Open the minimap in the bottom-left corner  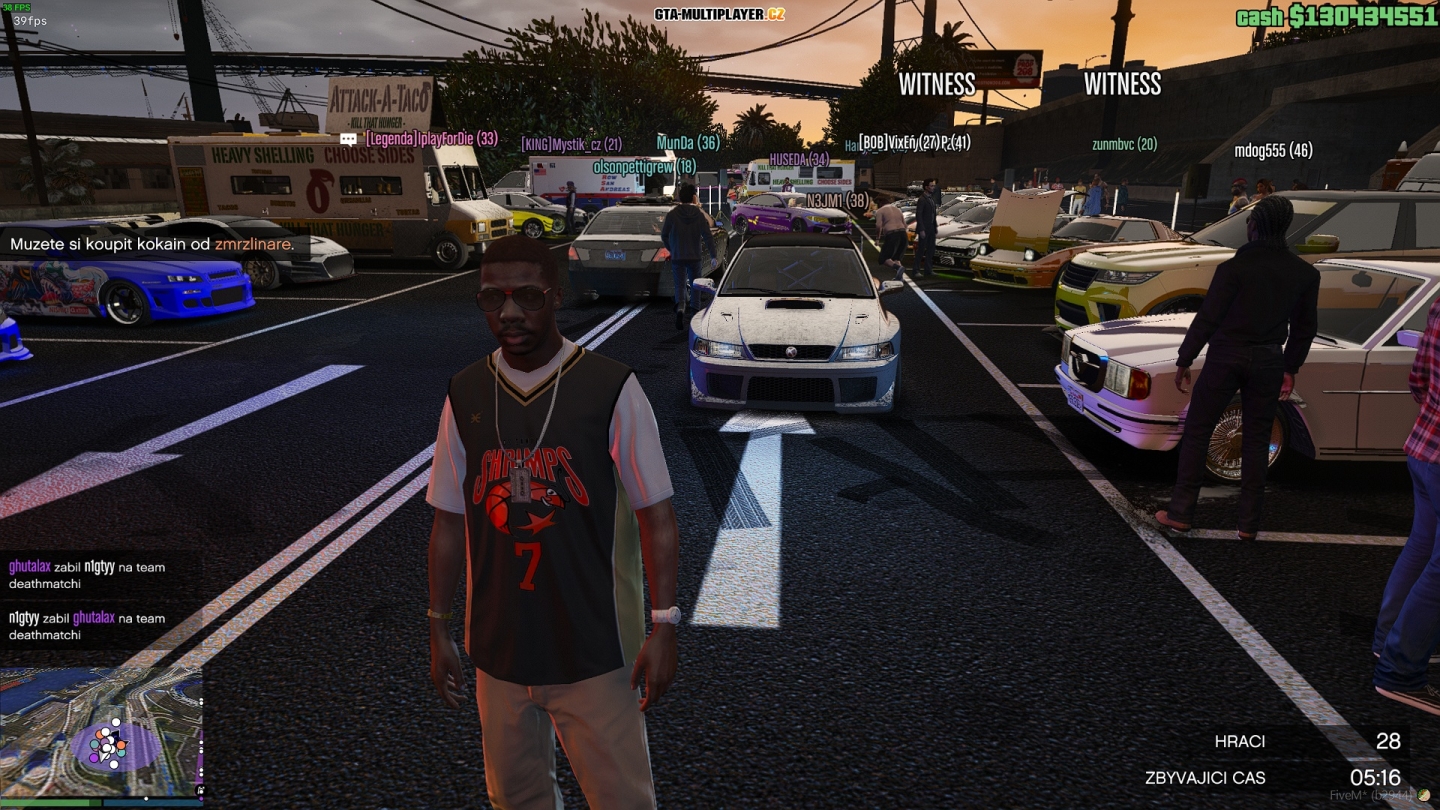pos(100,730)
